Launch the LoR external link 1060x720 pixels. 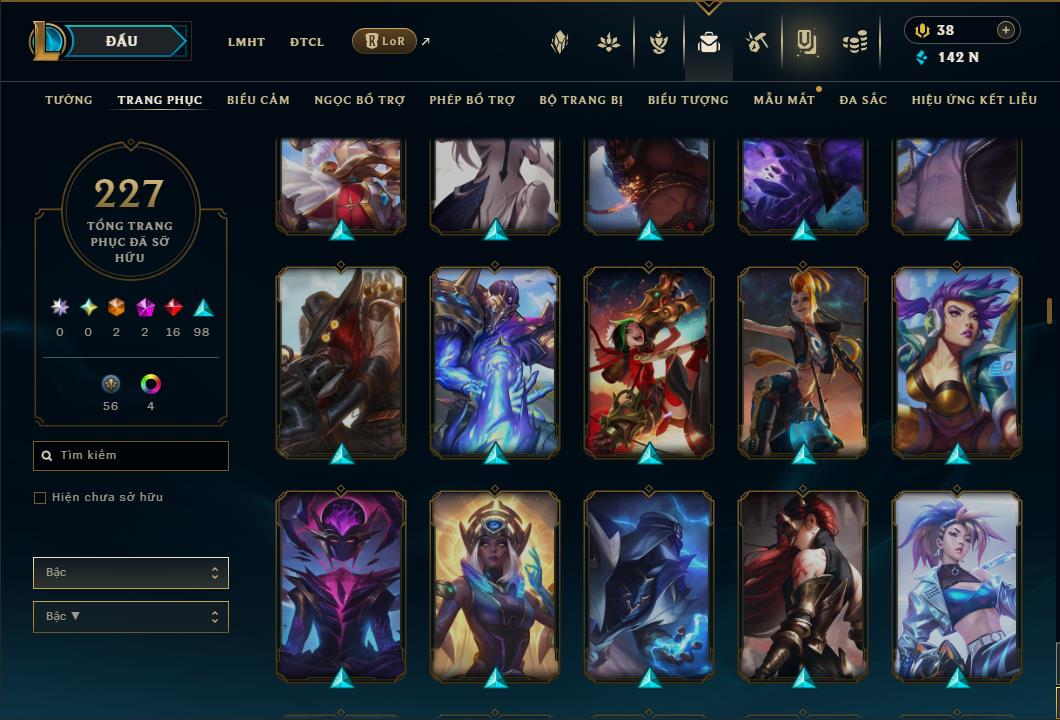point(385,41)
